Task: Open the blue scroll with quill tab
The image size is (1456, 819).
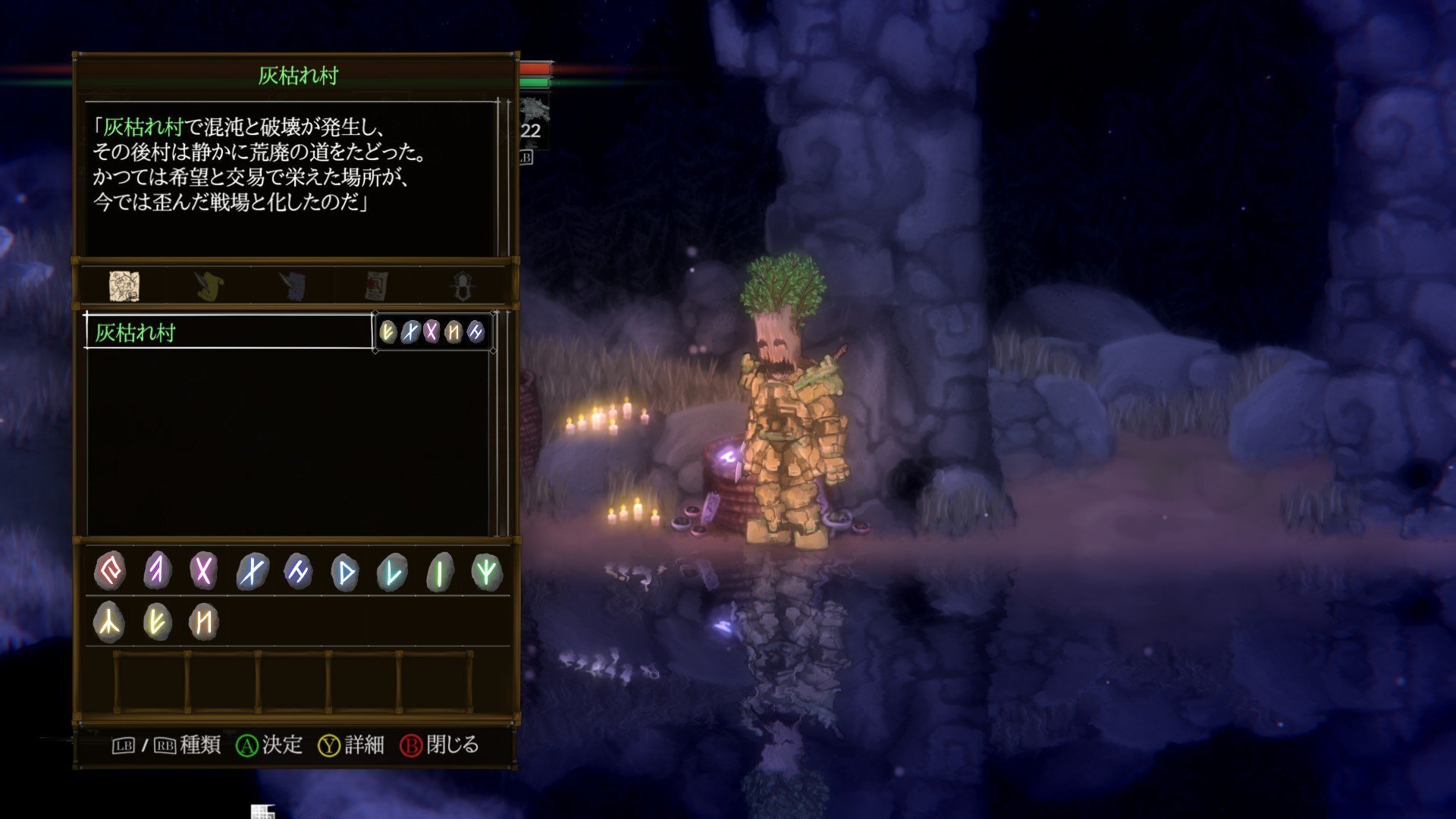Action: (292, 286)
